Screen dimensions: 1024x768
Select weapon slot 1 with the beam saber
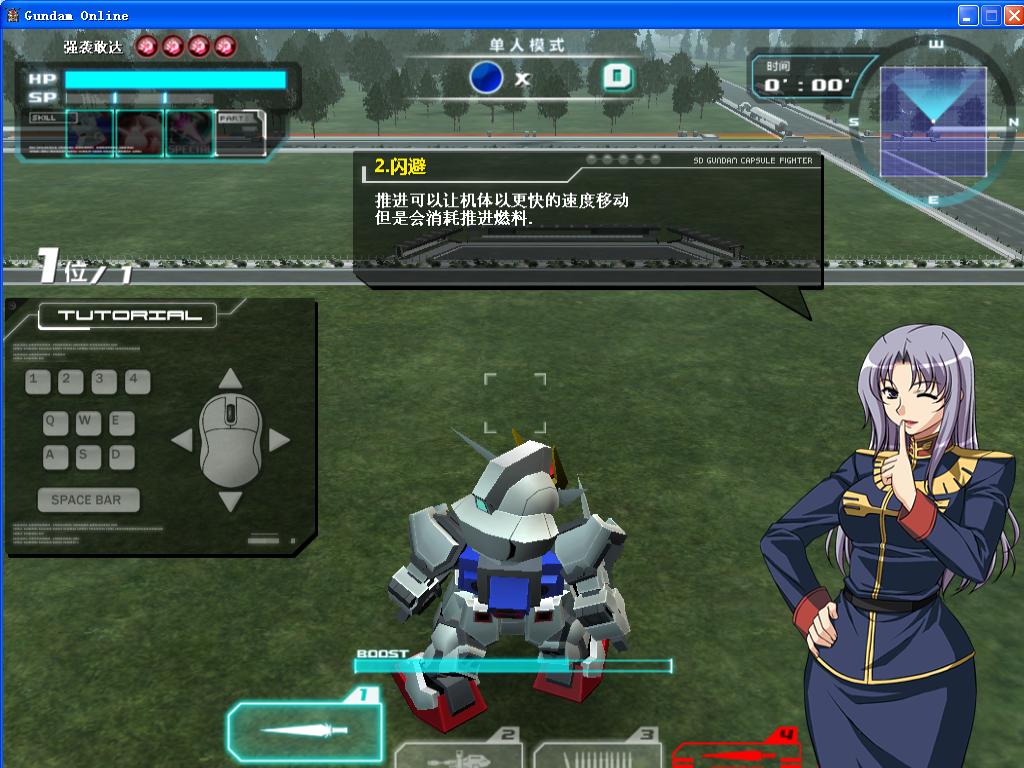(304, 730)
